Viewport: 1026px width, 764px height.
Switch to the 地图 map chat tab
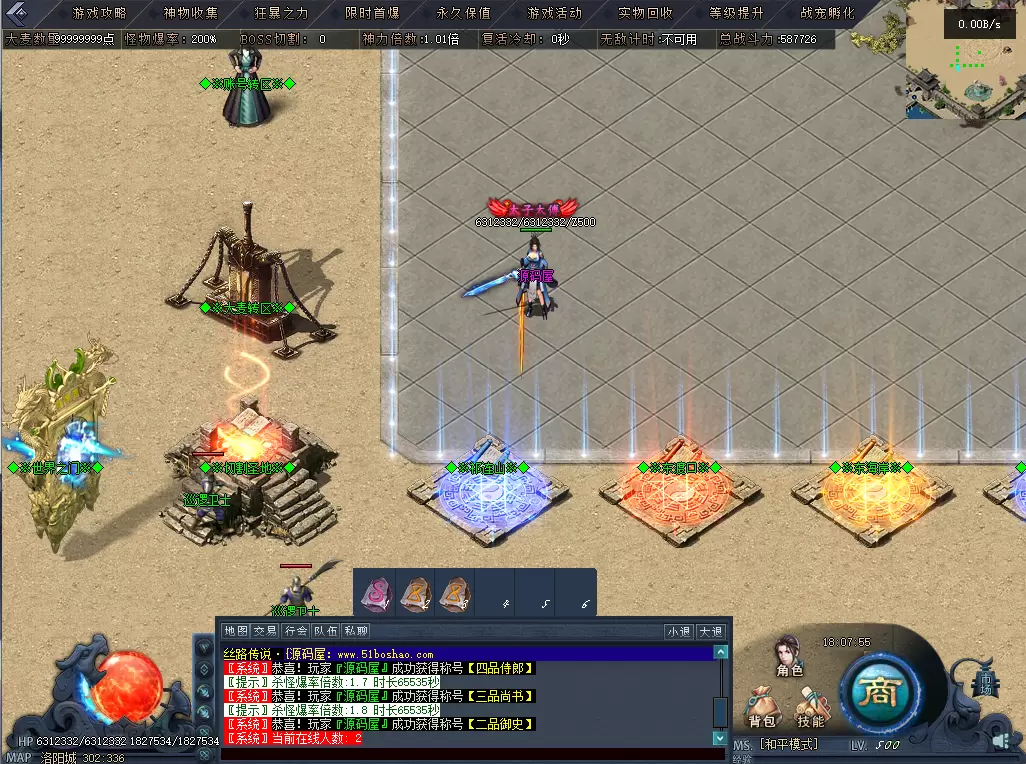[x=235, y=631]
